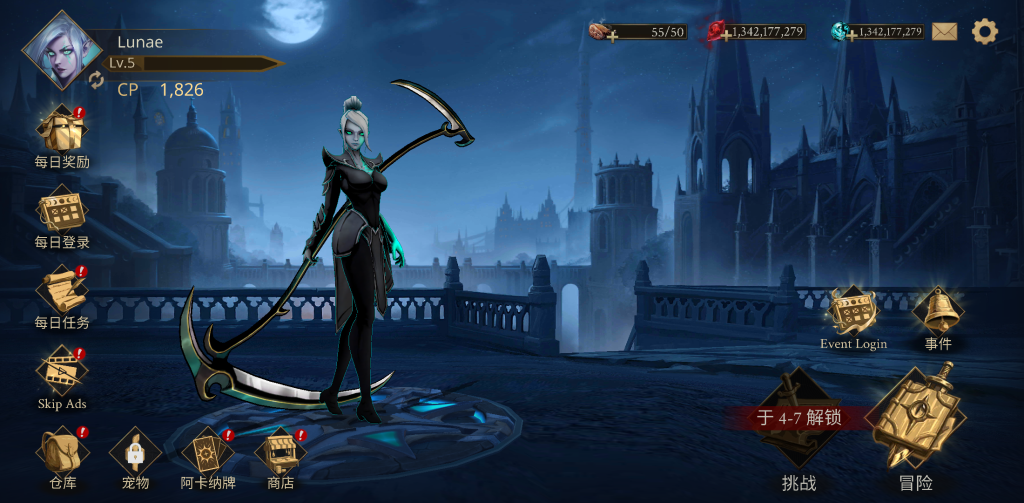Open the locked 宠物 pets menu
The height and width of the screenshot is (503, 1024).
tap(135, 452)
